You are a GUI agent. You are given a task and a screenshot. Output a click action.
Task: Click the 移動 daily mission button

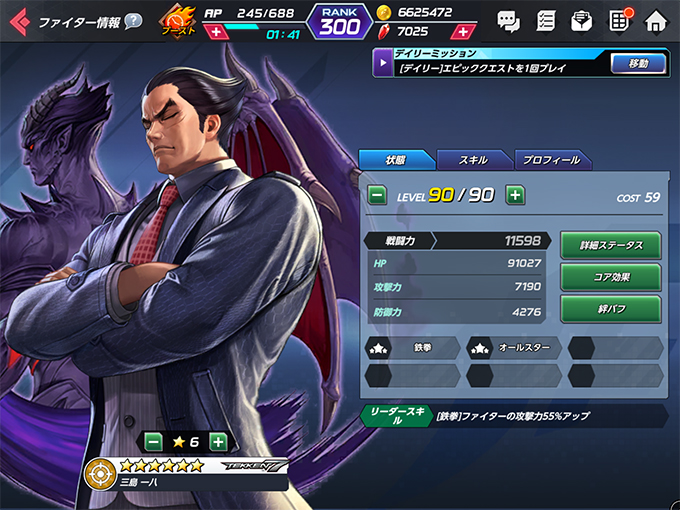638,64
